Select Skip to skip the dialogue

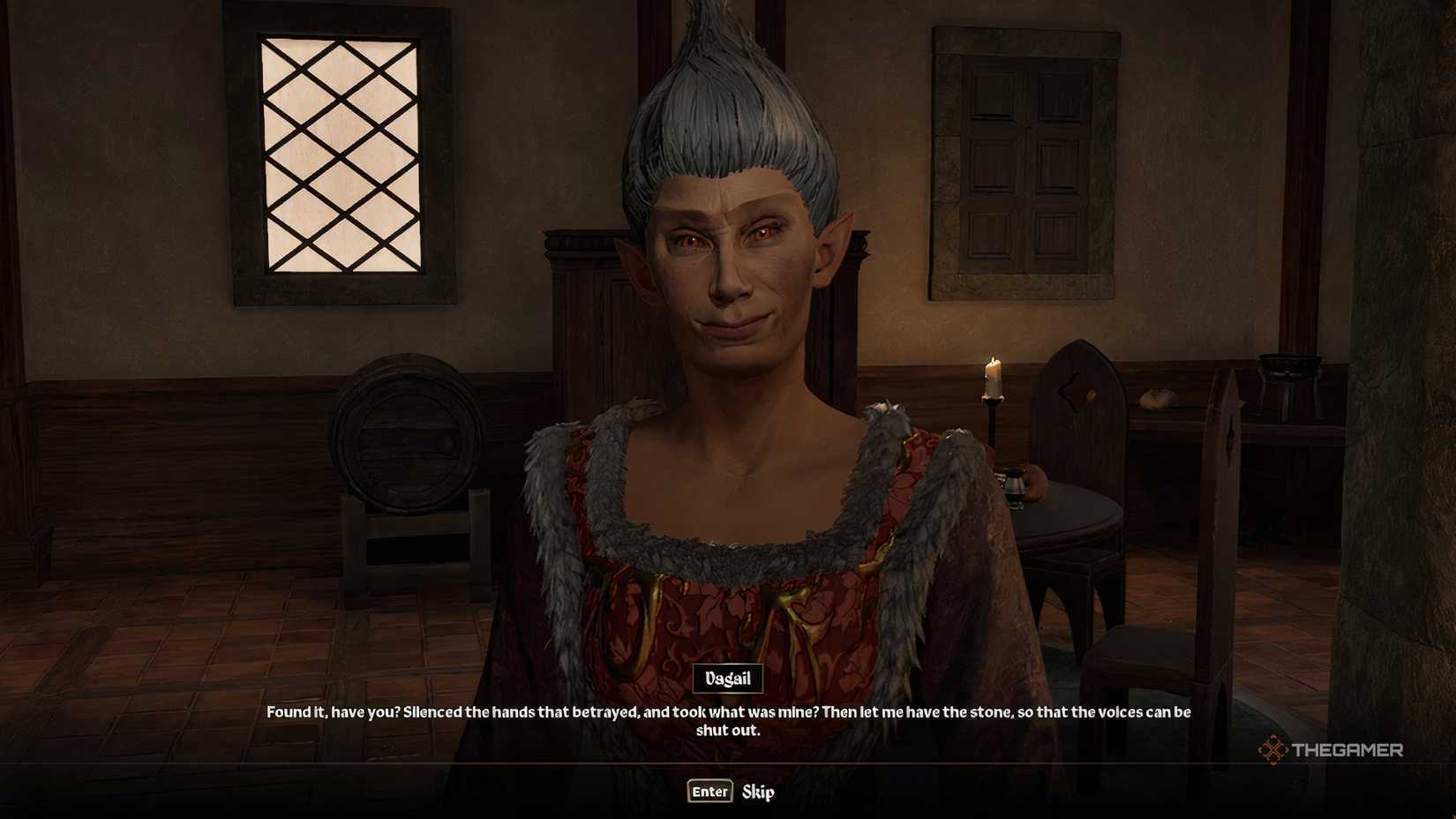760,793
